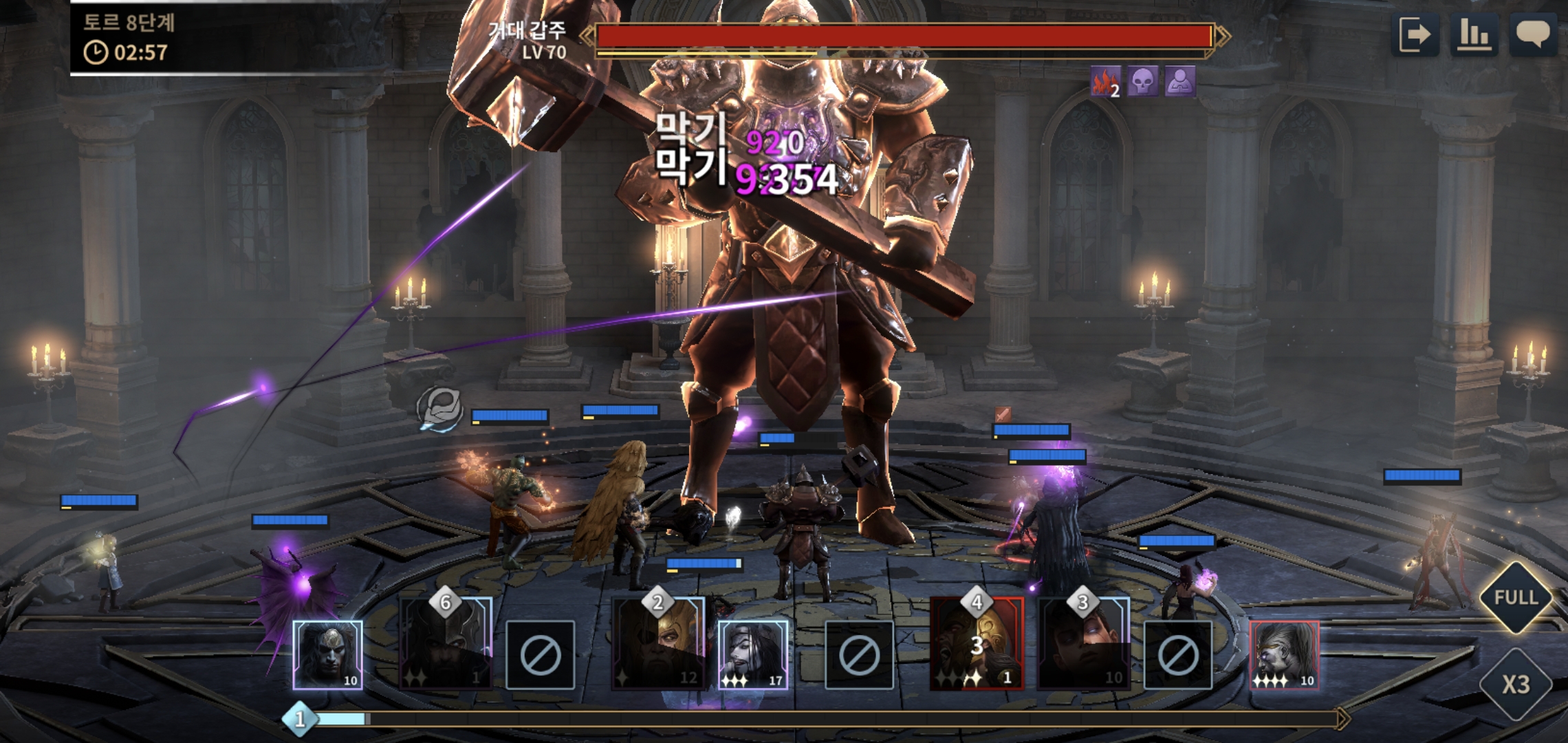Open the chat speech bubble
Image resolution: width=1568 pixels, height=743 pixels.
pos(1533,34)
